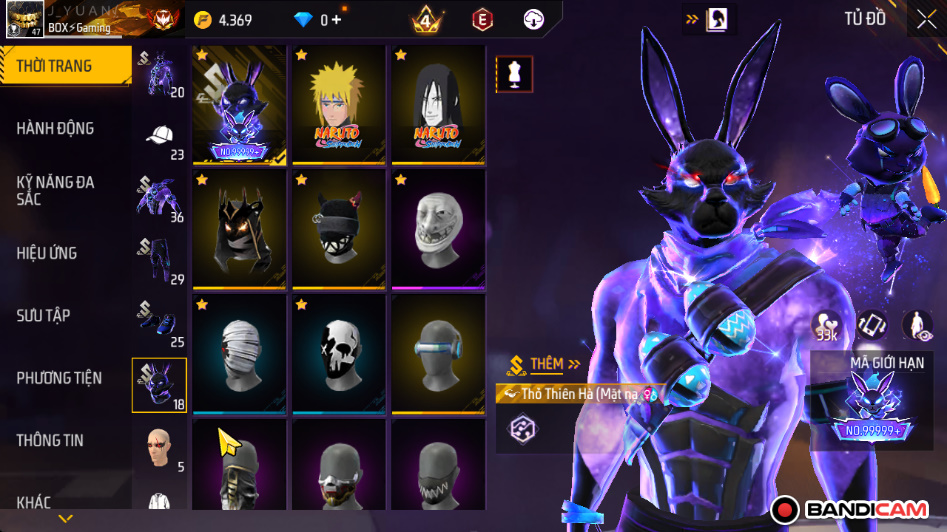Go to the Sưu Tập tab
This screenshot has width=947, height=532.
(x=43, y=315)
